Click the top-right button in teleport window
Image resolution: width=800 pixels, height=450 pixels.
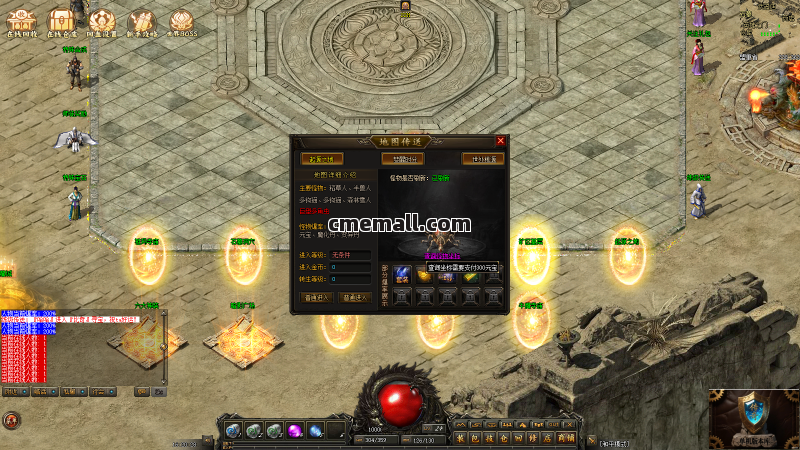pyautogui.click(x=481, y=159)
